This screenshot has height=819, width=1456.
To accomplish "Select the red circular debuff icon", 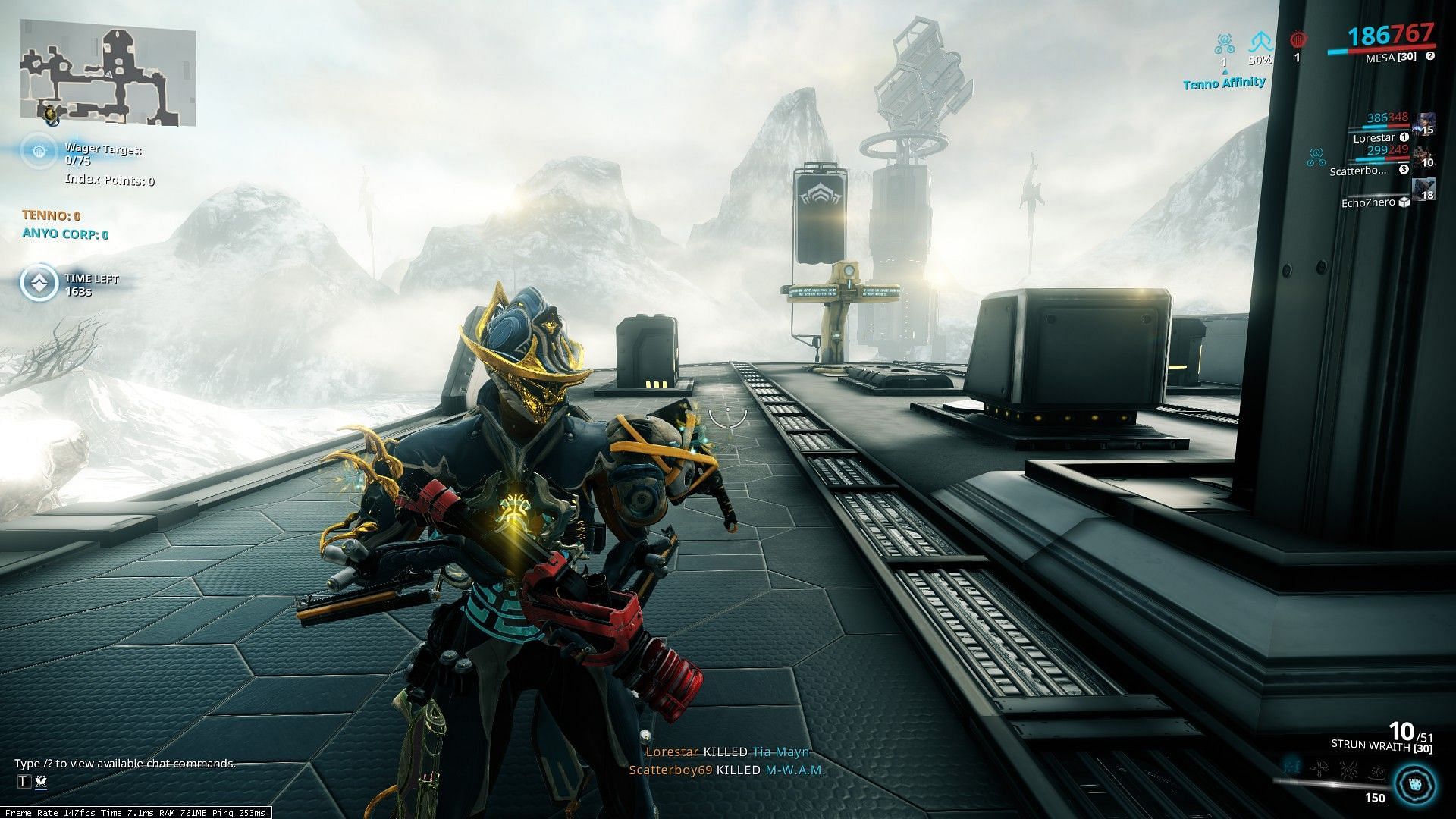I will (x=1297, y=41).
